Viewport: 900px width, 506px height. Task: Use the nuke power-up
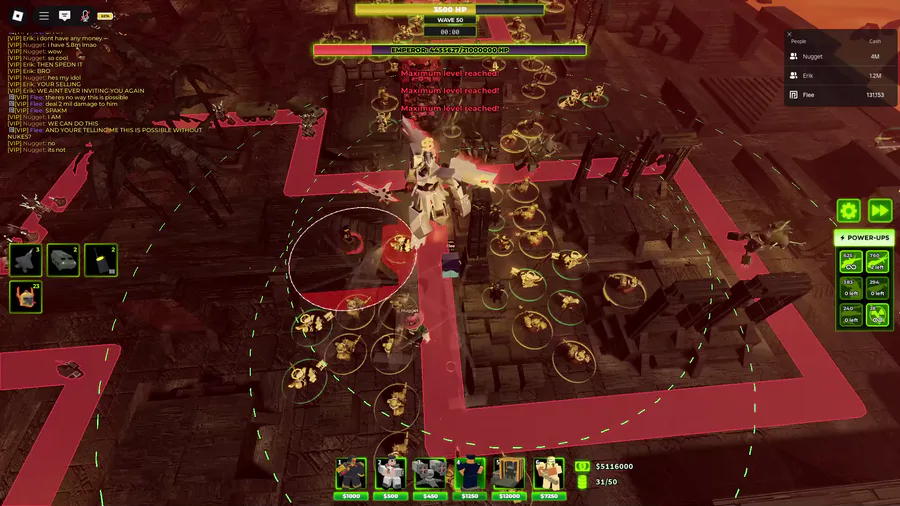click(x=877, y=314)
